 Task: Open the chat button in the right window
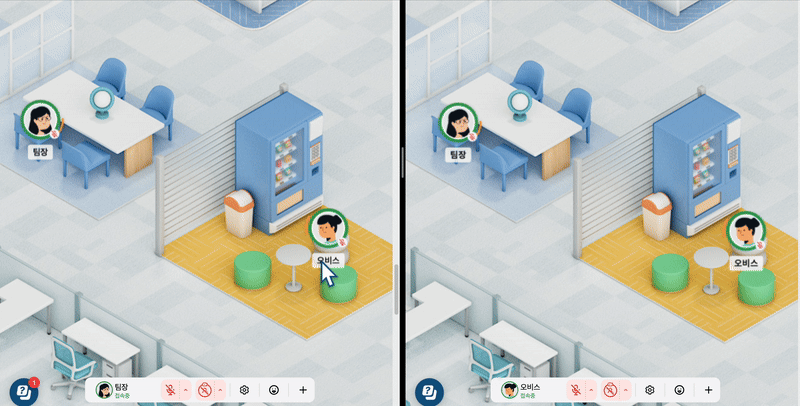pos(428,390)
